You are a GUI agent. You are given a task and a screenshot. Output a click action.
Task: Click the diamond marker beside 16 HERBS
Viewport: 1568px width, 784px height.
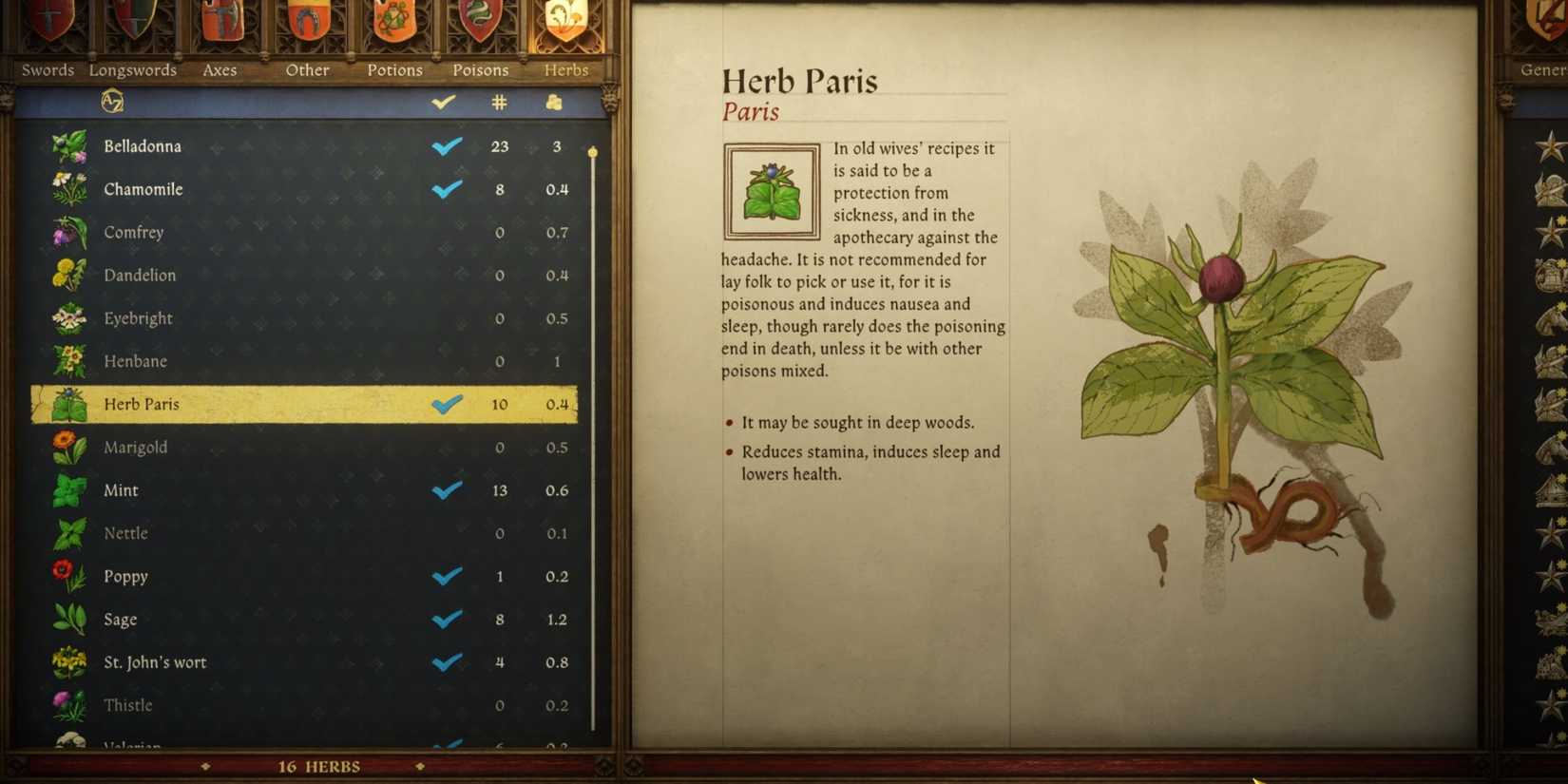[x=205, y=766]
